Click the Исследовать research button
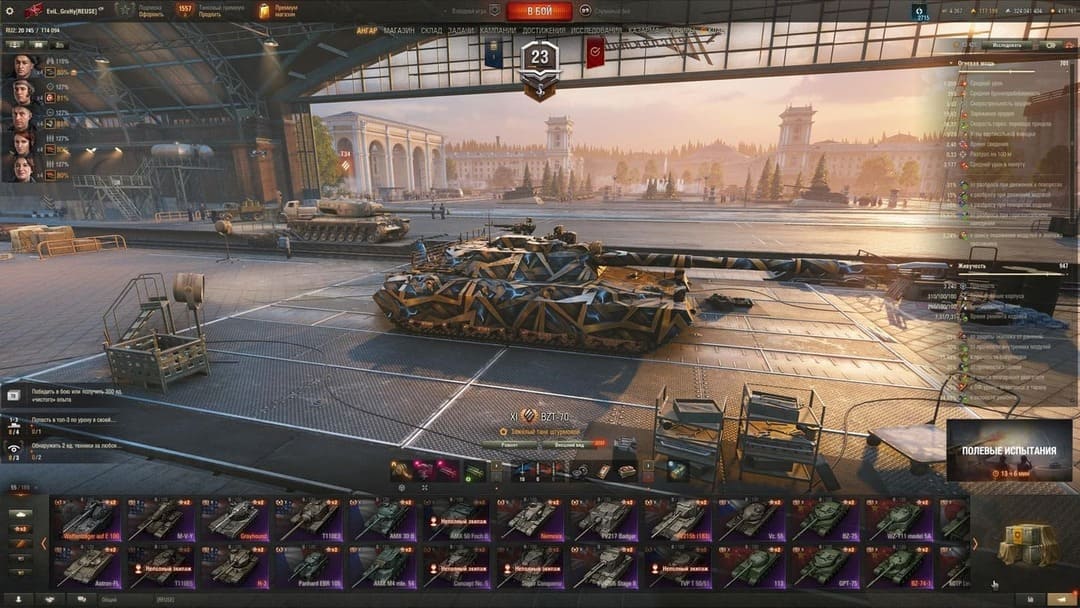The width and height of the screenshot is (1080, 608). point(1006,45)
